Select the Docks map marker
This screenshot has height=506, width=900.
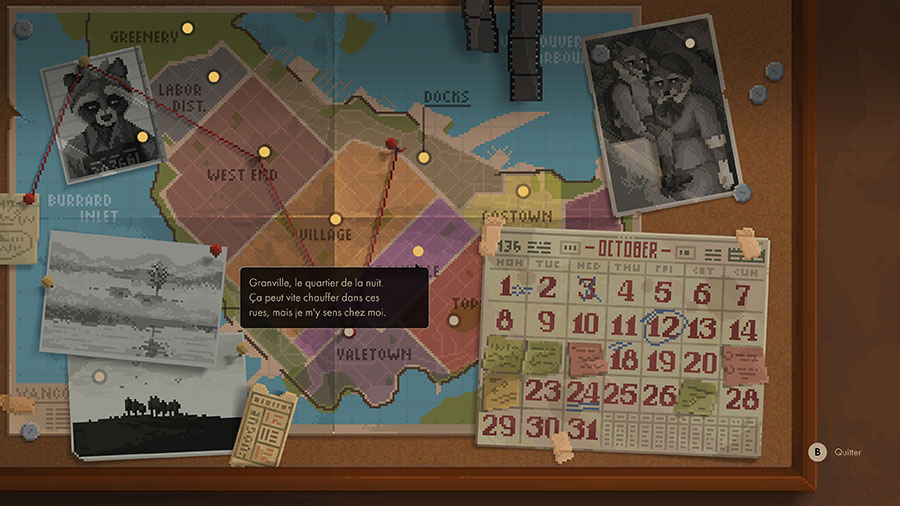(x=424, y=157)
